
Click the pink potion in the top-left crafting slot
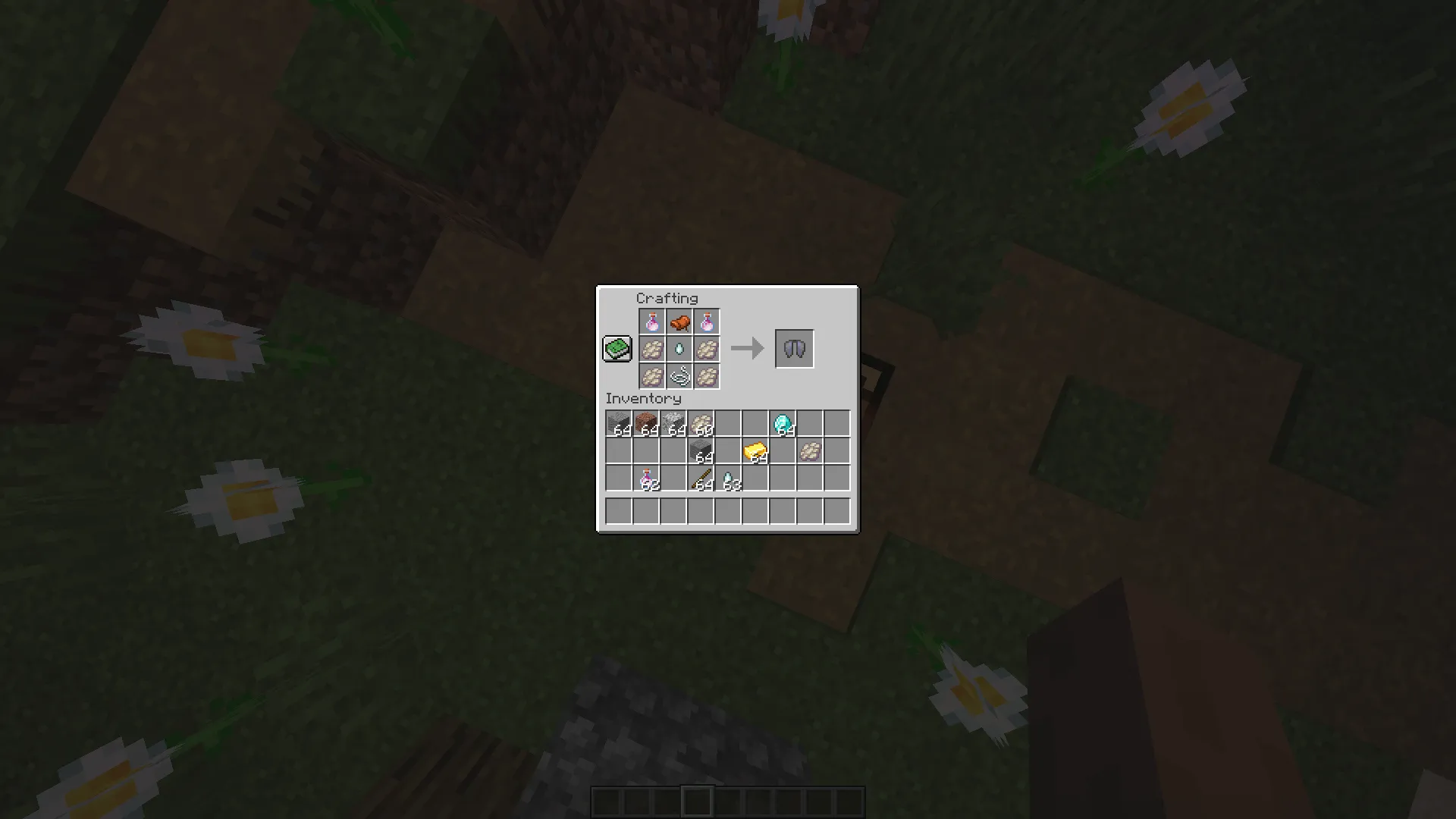click(652, 322)
